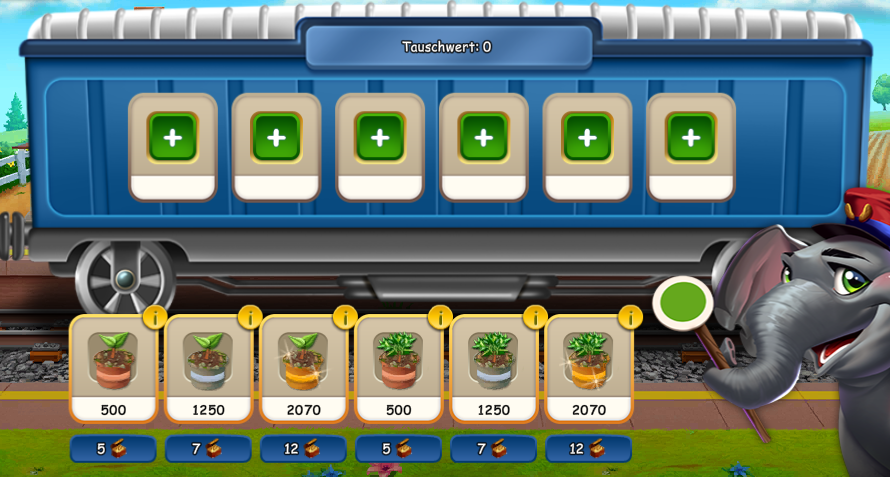Buy the grey-pot seedling for 7 chests
This screenshot has width=890, height=477.
coord(208,448)
